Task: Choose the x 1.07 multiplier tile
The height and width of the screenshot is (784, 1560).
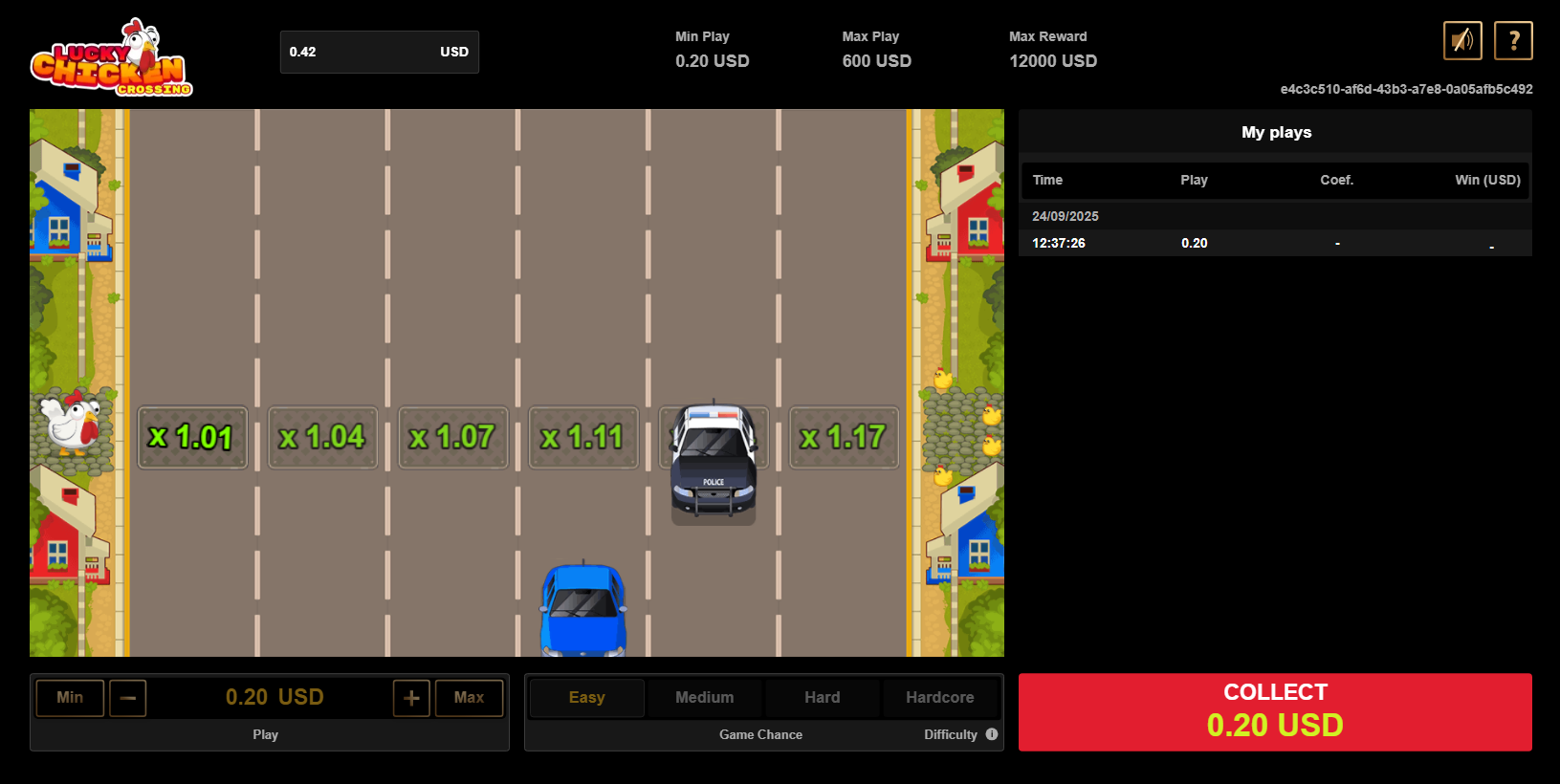Action: [x=452, y=438]
